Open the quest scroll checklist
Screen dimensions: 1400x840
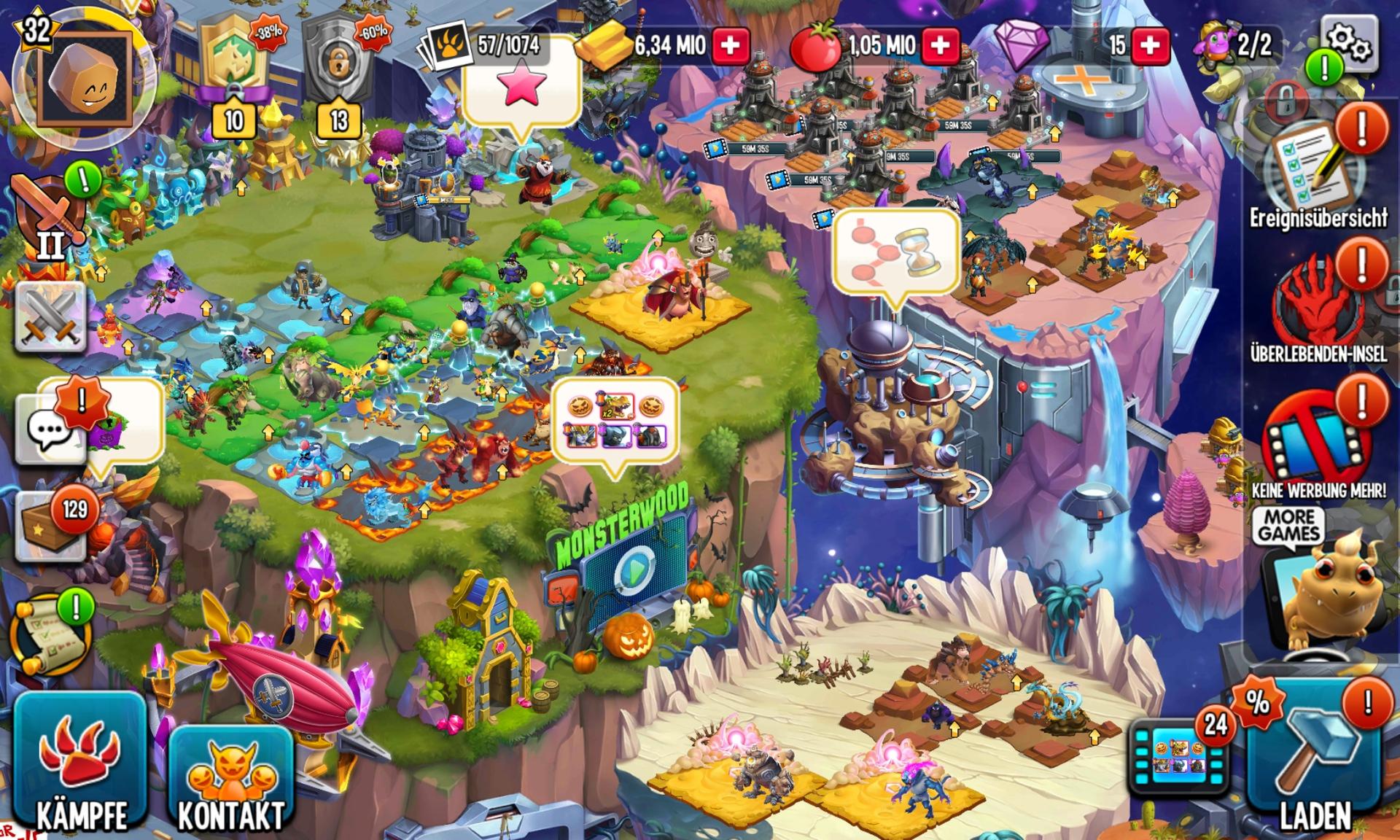click(51, 634)
